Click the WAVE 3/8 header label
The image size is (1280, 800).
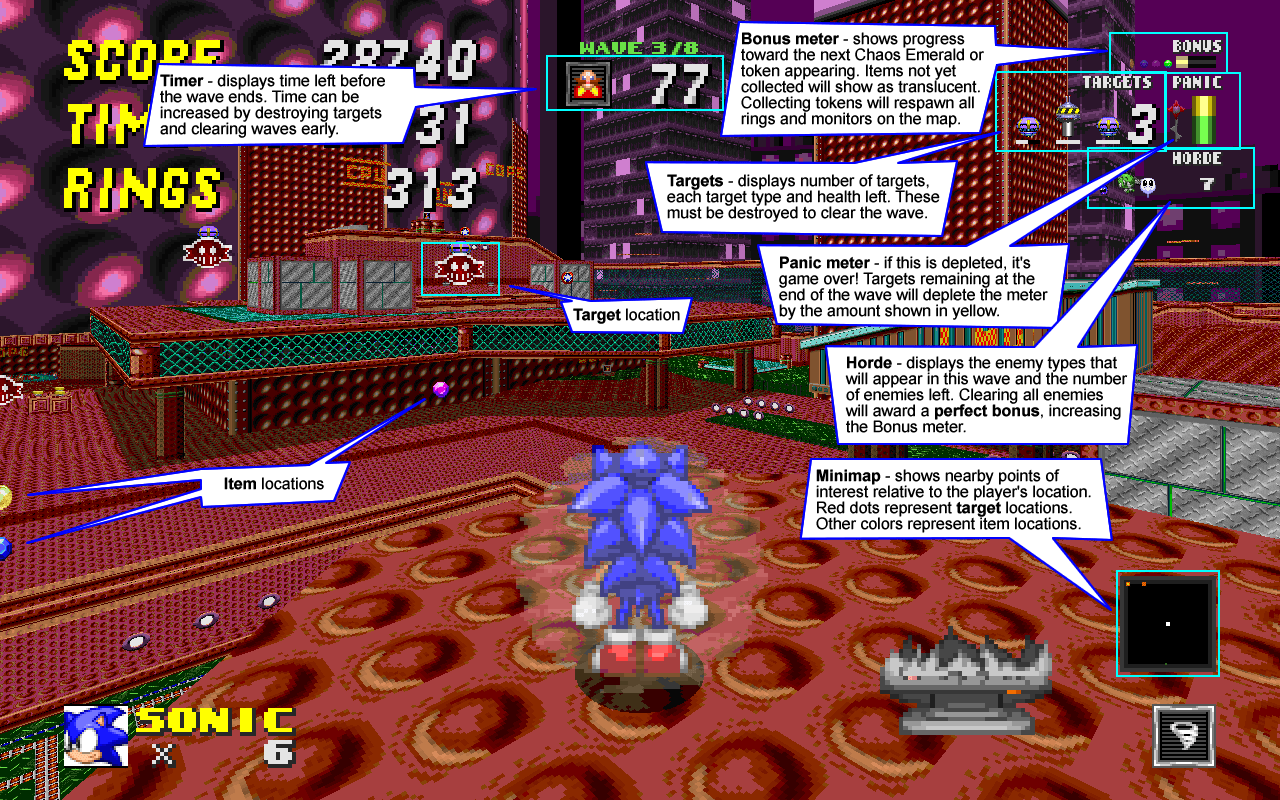637,46
